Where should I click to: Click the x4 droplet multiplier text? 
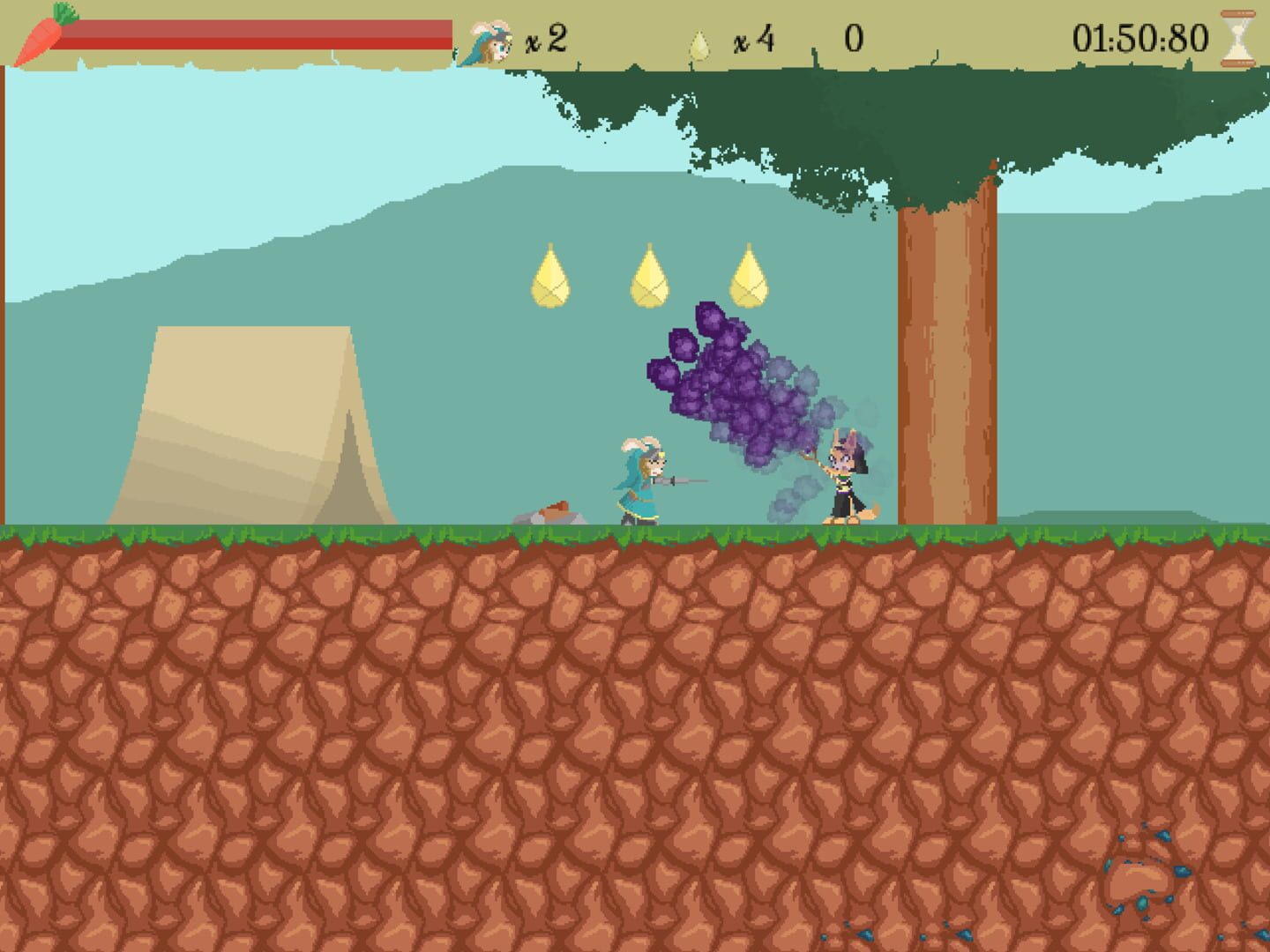click(753, 40)
